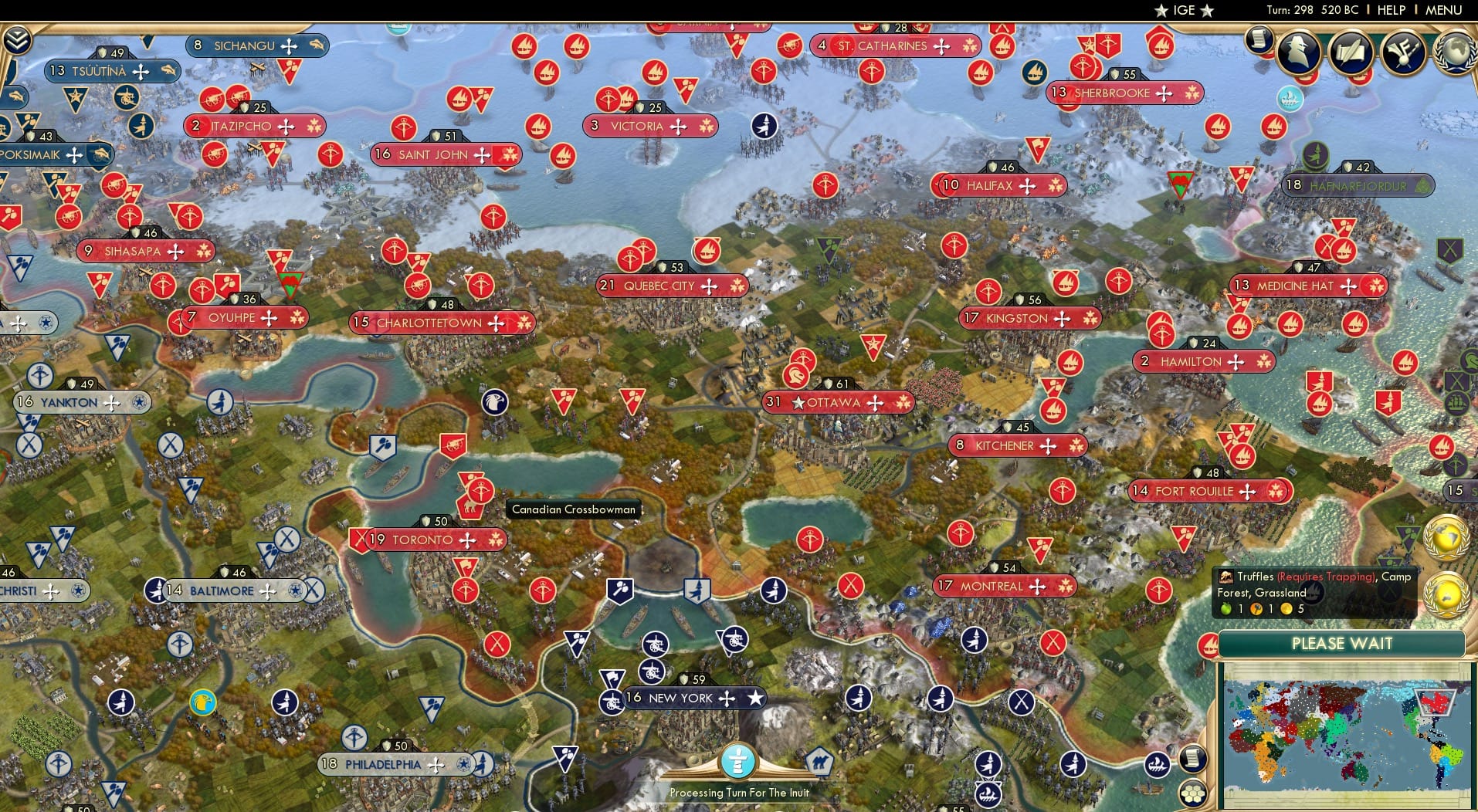This screenshot has width=1478, height=812.
Task: Click the scroll icon left of the minimap
Action: (x=1192, y=760)
